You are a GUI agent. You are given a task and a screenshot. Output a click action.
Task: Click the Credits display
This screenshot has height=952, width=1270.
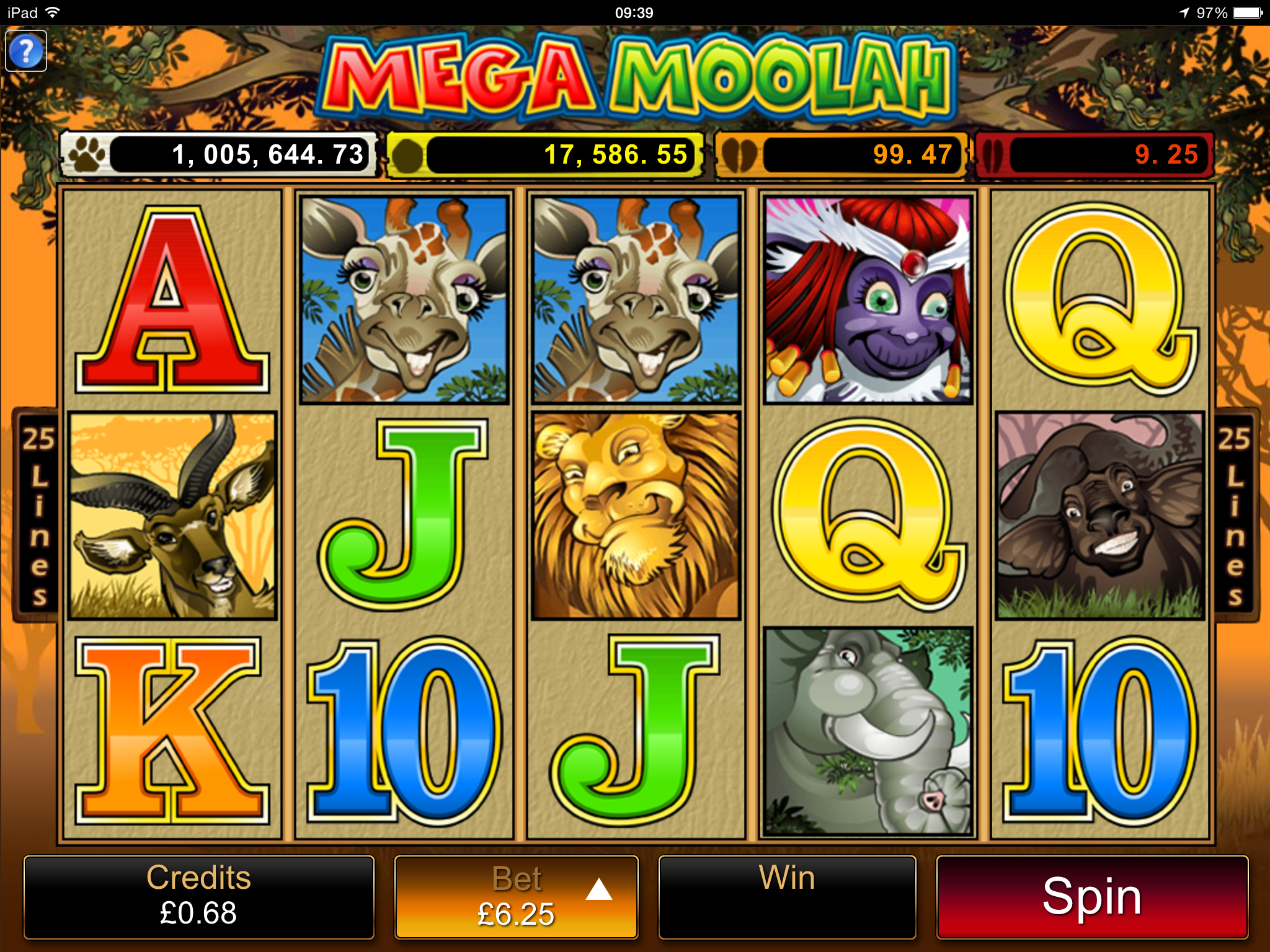point(198,897)
